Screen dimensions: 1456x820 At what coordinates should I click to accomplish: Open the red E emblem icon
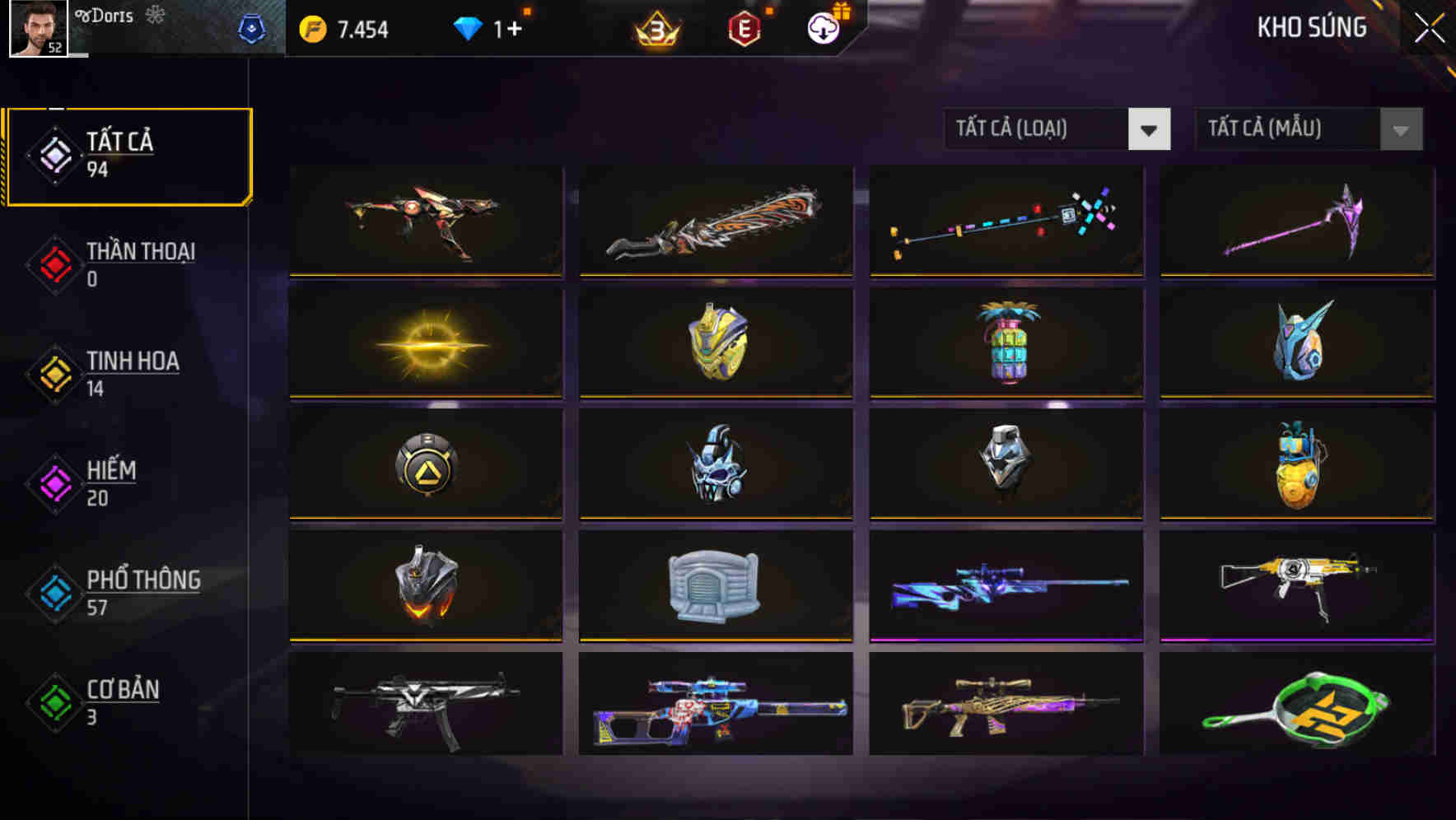tap(743, 26)
